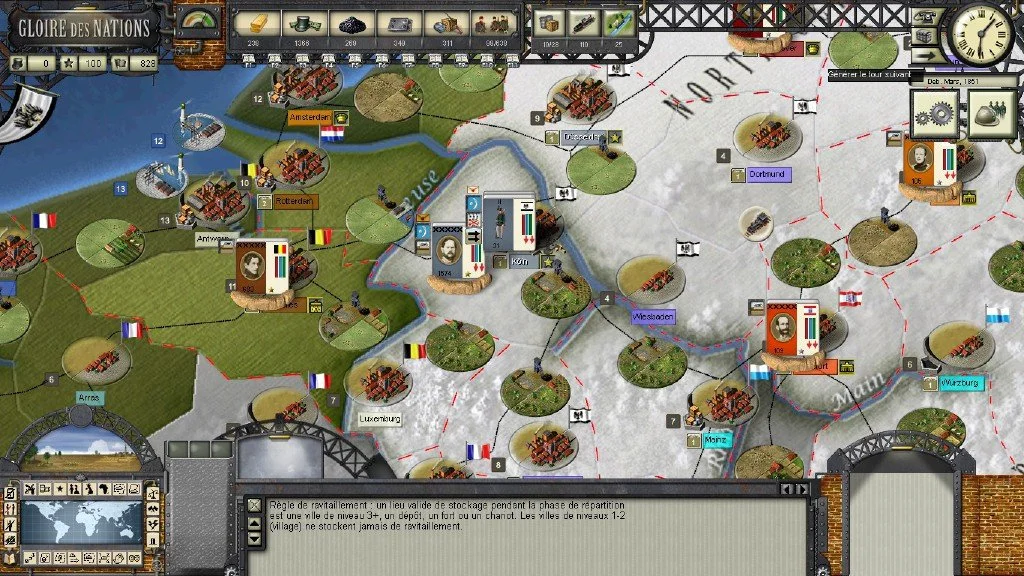Click the top hat and money icon
The height and width of the screenshot is (576, 1024).
(x=305, y=23)
